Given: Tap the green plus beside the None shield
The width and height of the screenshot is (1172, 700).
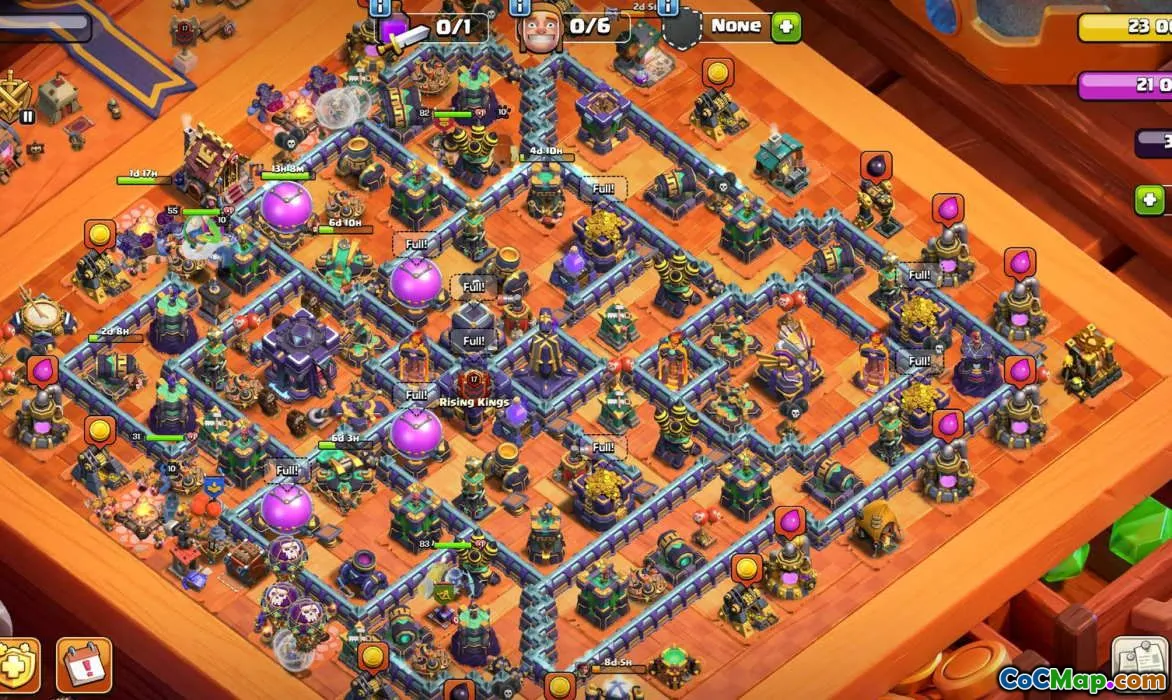Looking at the screenshot, I should click(786, 27).
